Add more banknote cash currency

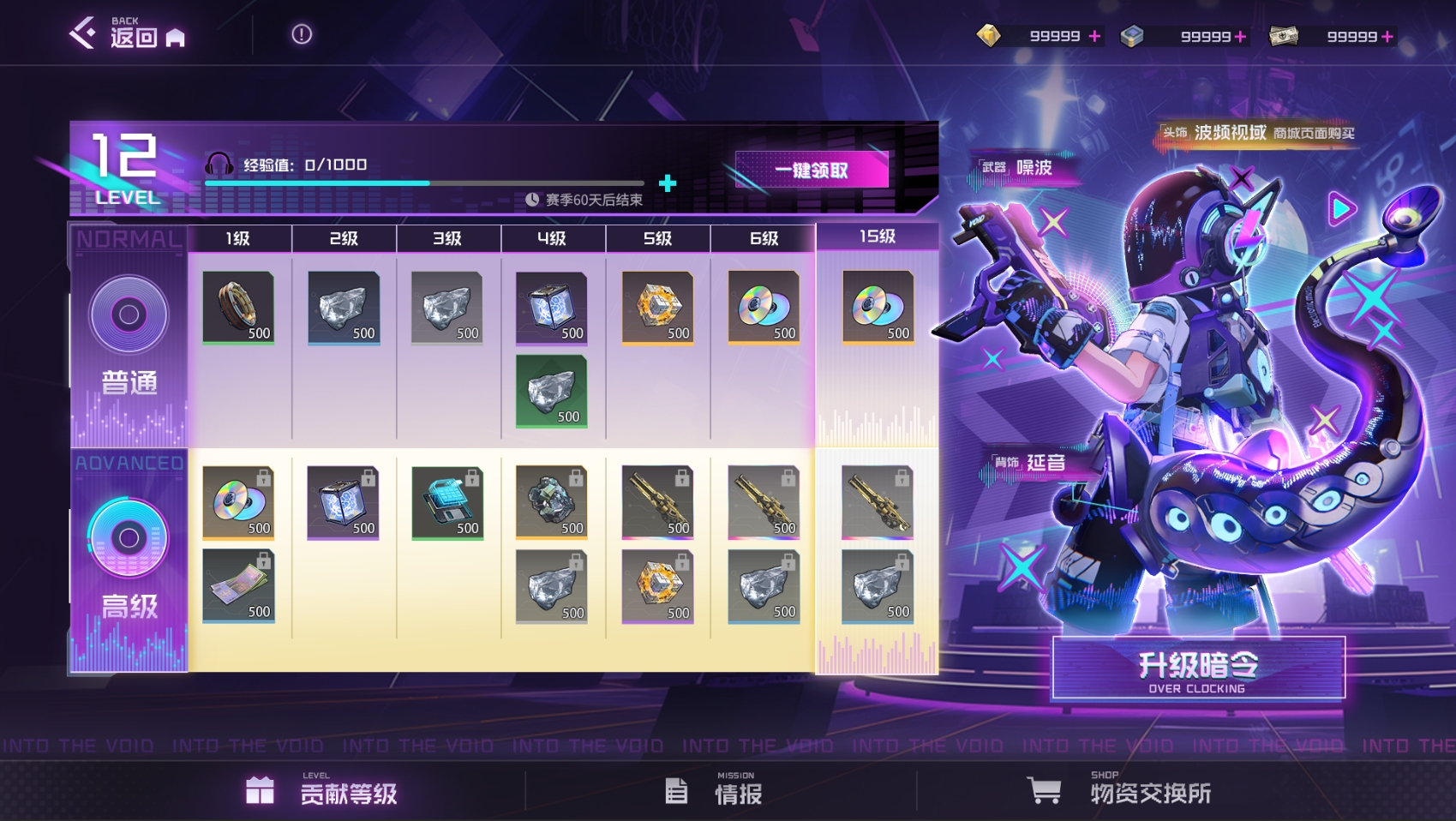click(1387, 36)
